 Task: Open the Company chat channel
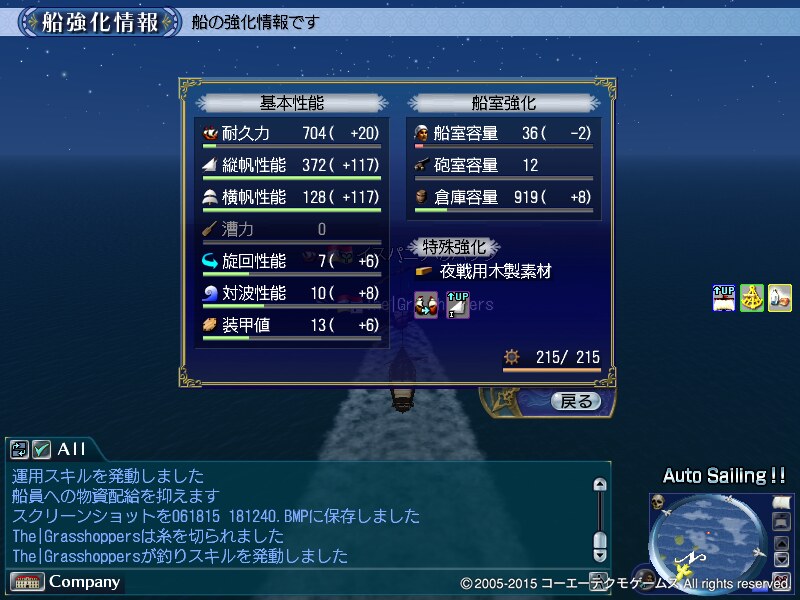[66, 581]
